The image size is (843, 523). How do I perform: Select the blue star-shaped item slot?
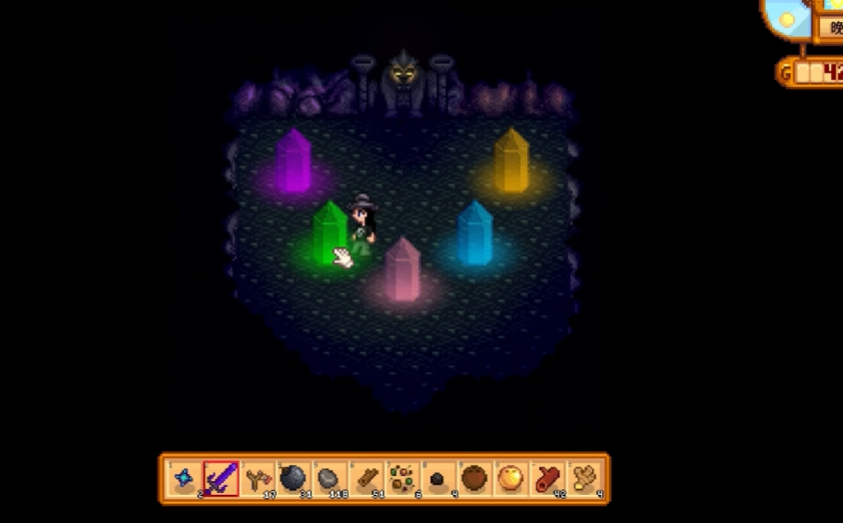click(184, 479)
